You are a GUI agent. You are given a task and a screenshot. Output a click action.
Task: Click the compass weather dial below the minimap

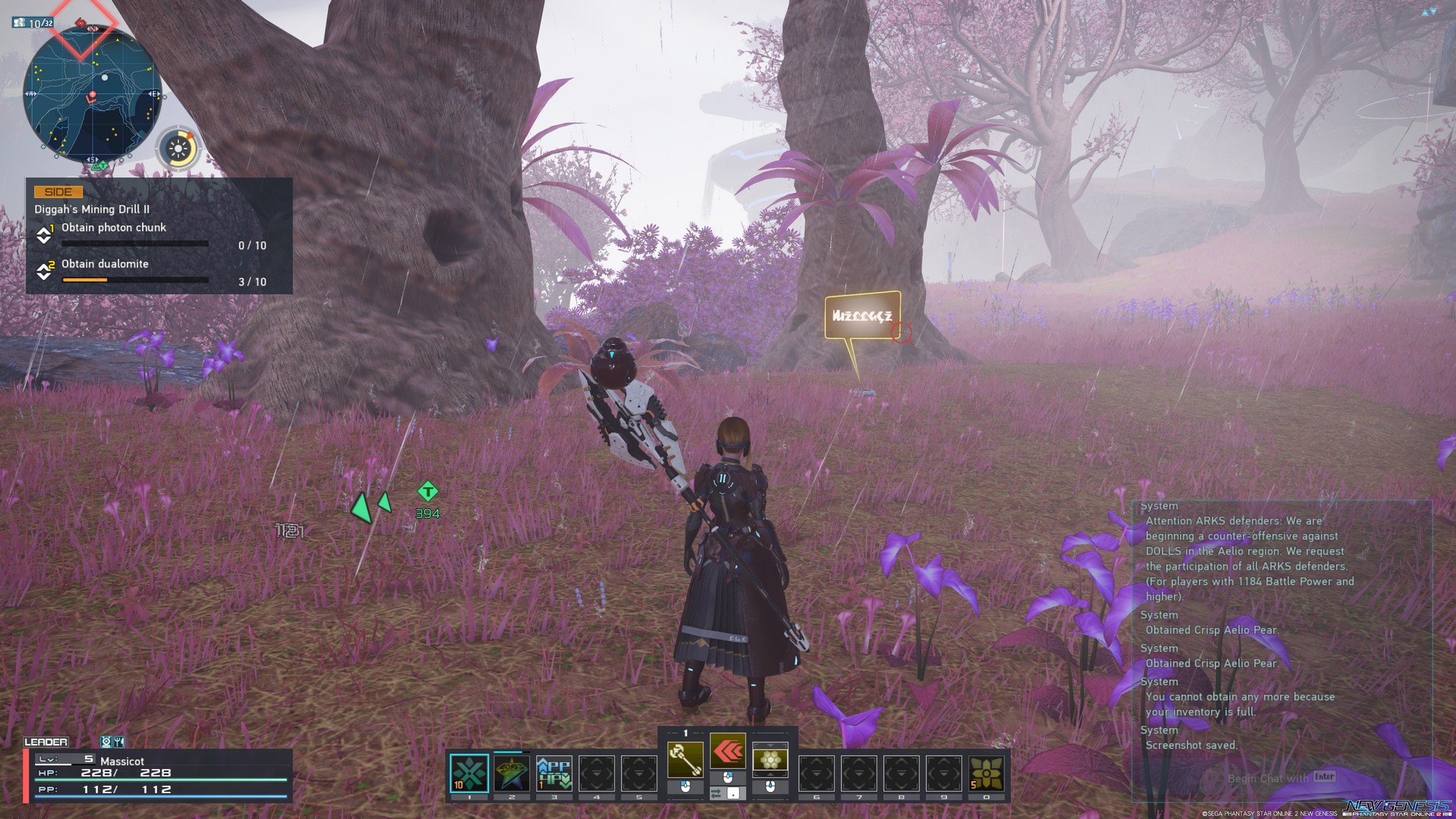point(179,149)
